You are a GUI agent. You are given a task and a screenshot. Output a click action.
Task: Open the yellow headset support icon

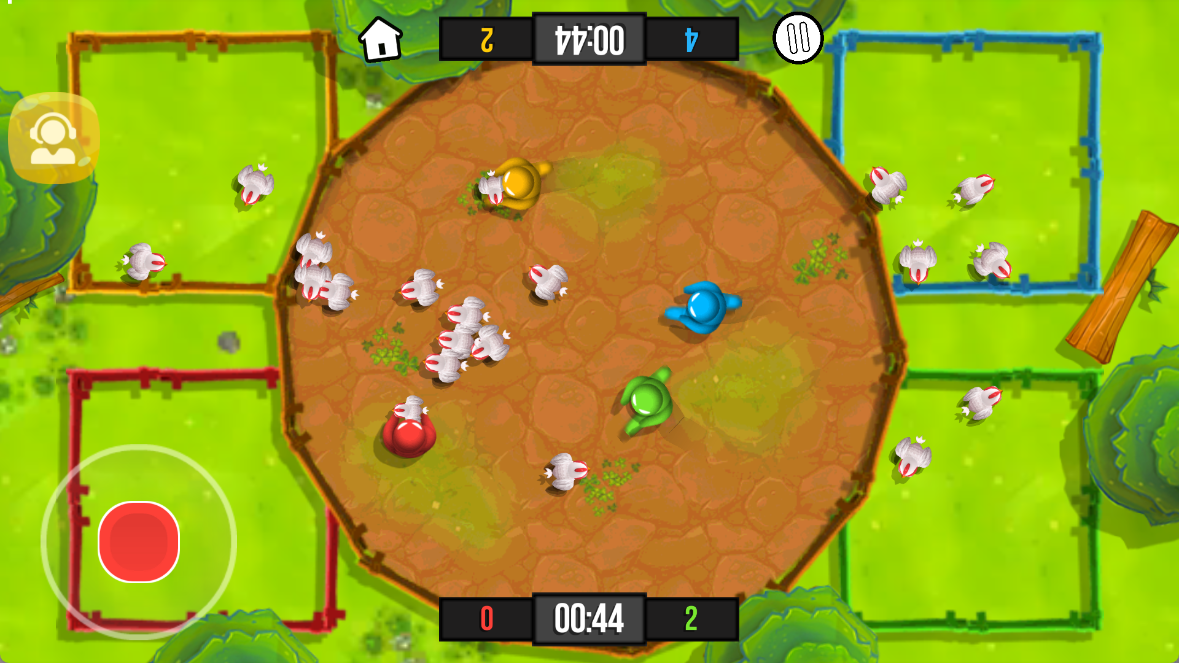54,139
